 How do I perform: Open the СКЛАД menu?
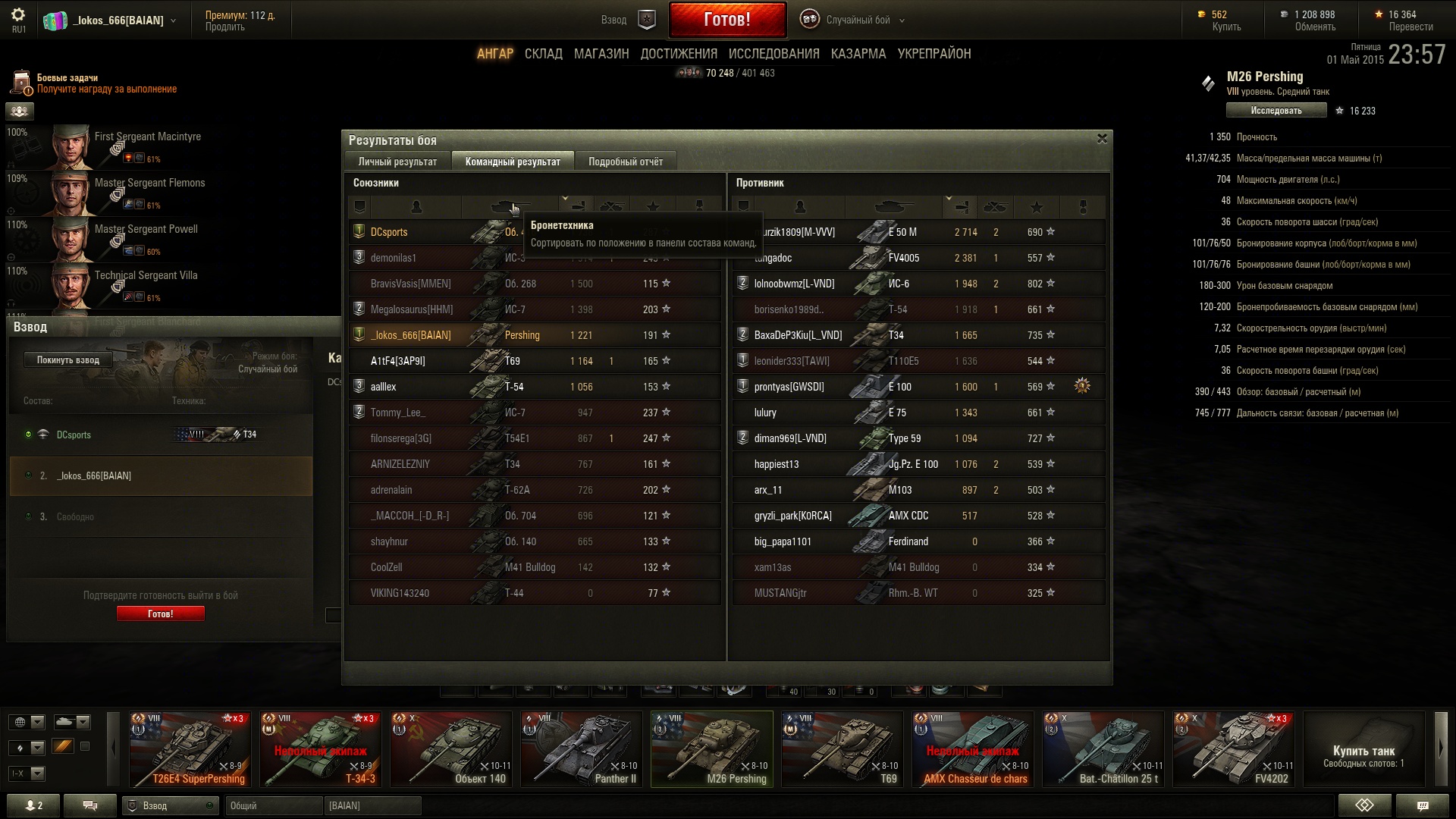point(543,54)
